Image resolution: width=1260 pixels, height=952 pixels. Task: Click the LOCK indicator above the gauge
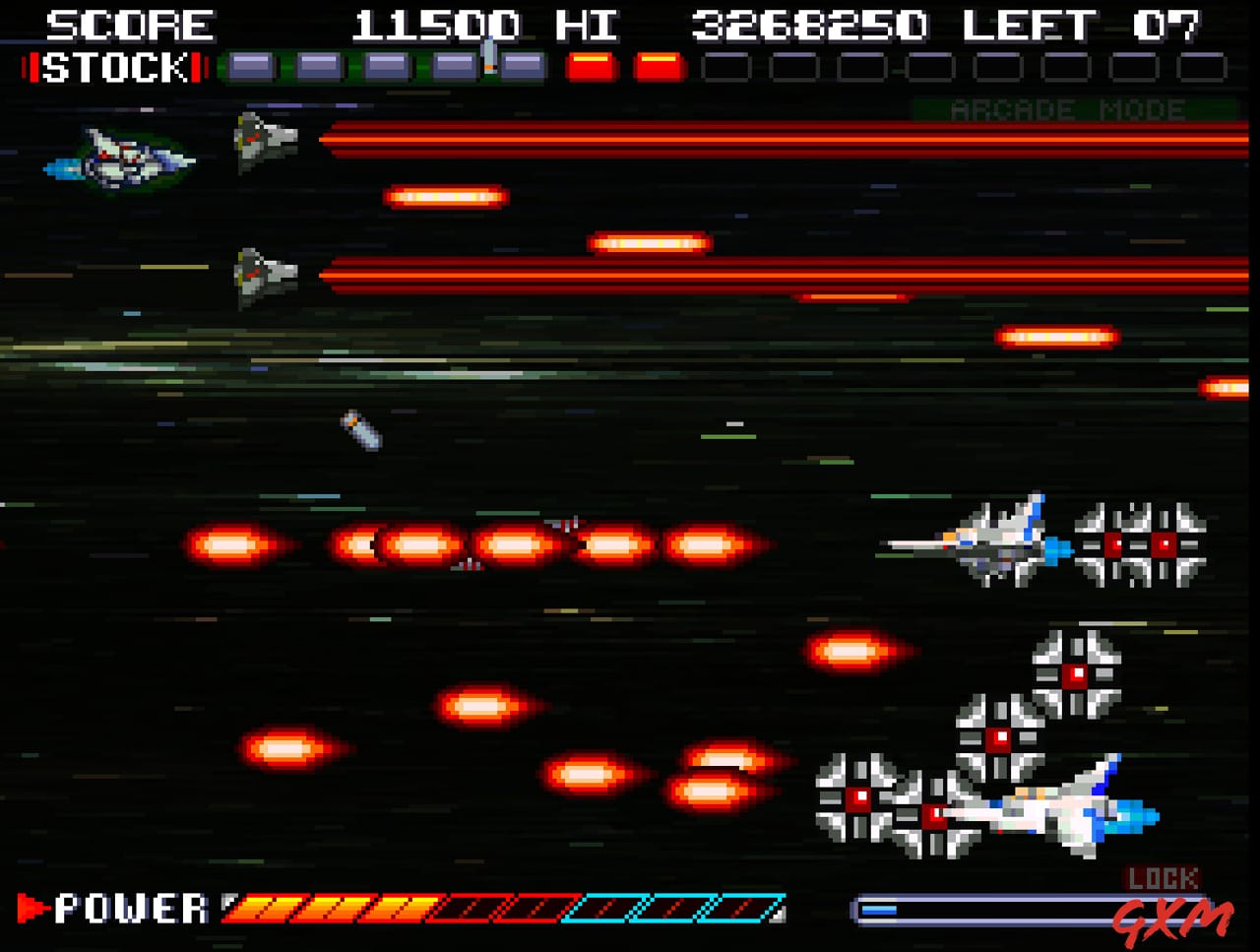point(1162,876)
